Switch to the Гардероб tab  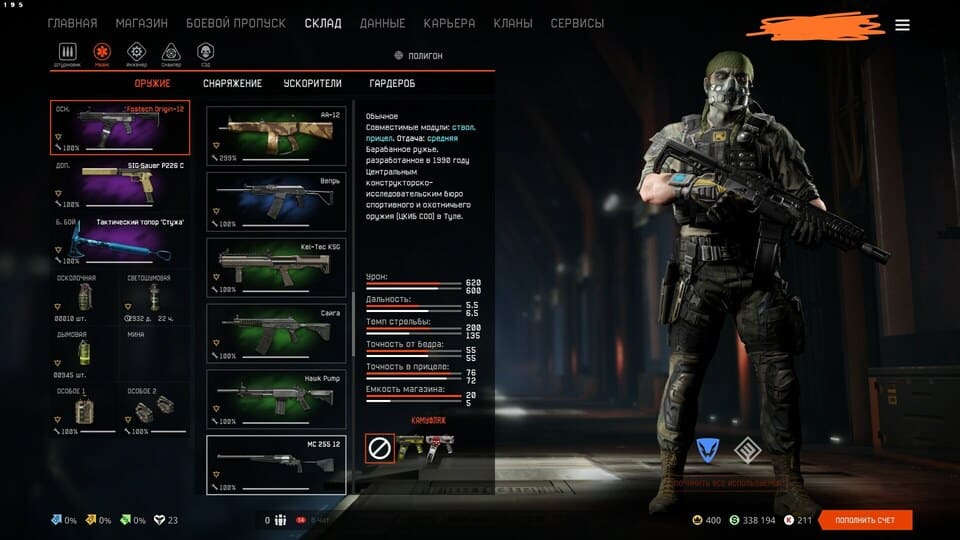click(x=392, y=84)
